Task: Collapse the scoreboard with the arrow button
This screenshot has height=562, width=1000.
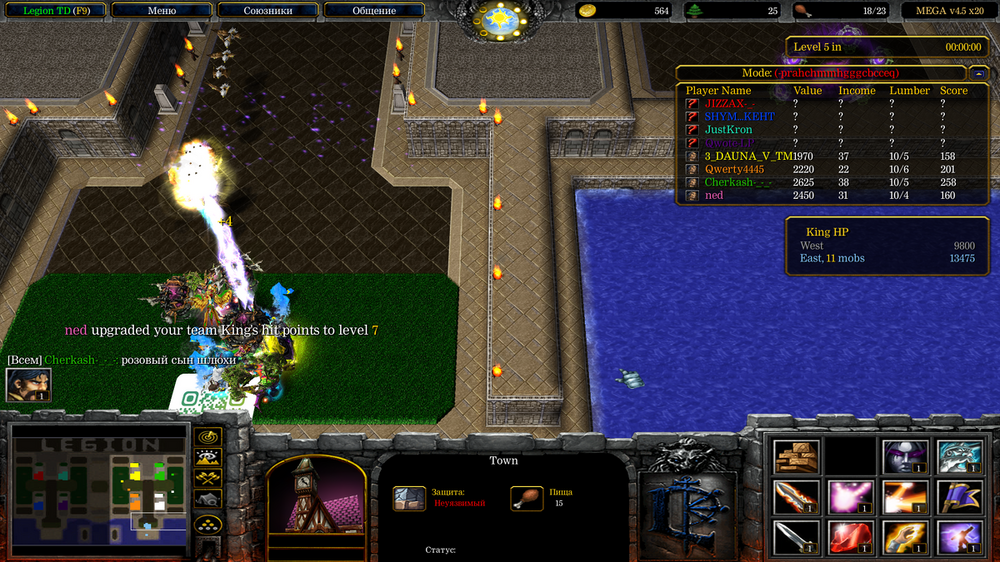Action: coord(977,73)
